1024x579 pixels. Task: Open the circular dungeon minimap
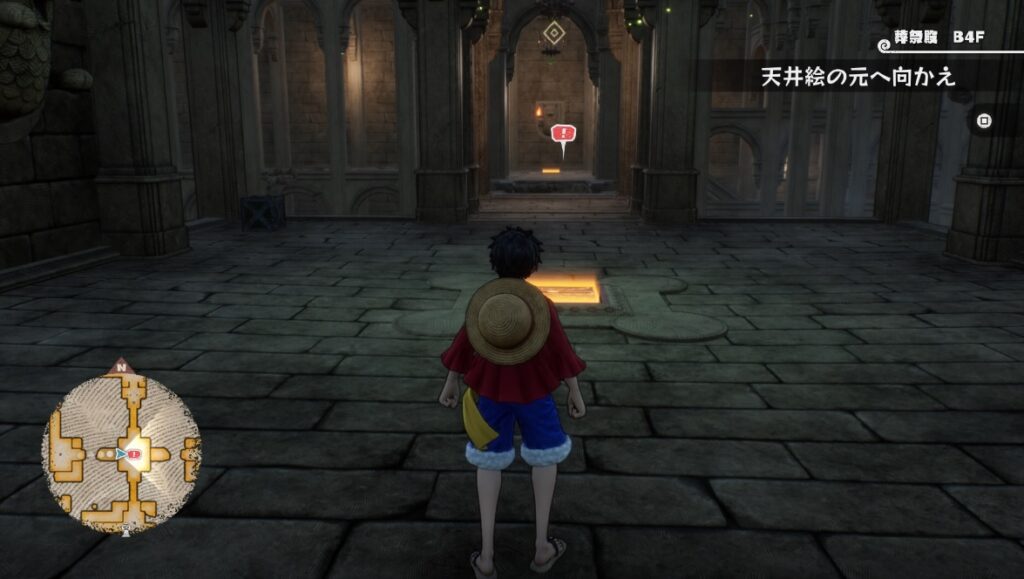[x=121, y=453]
